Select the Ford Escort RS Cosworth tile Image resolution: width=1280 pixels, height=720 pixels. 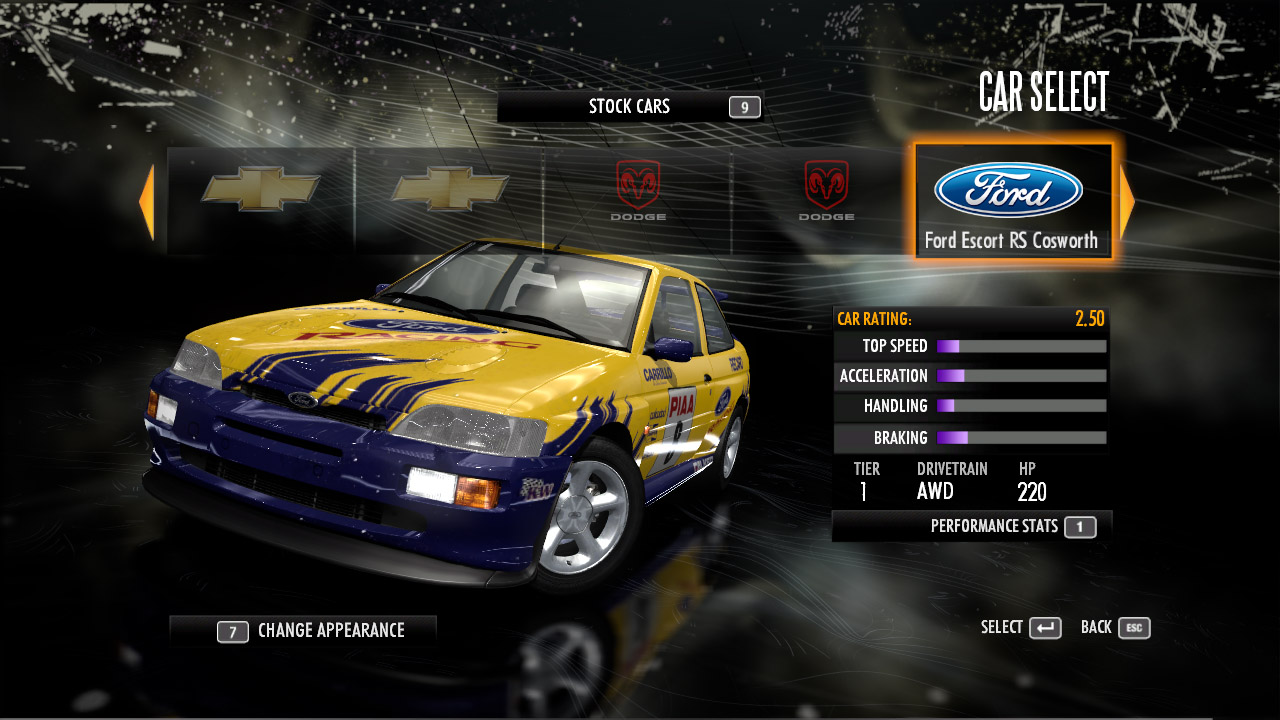(x=1012, y=202)
